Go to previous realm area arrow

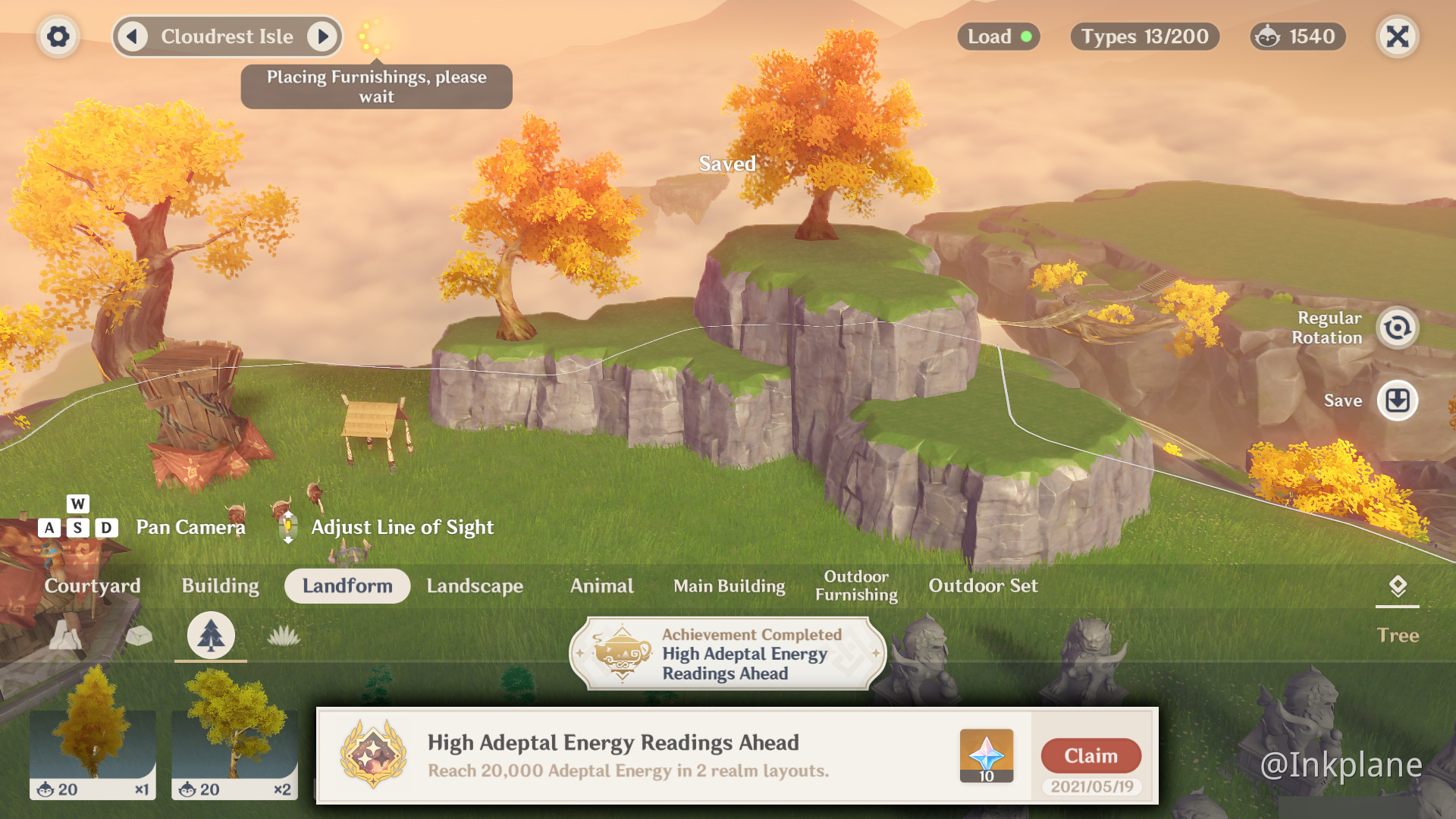133,36
